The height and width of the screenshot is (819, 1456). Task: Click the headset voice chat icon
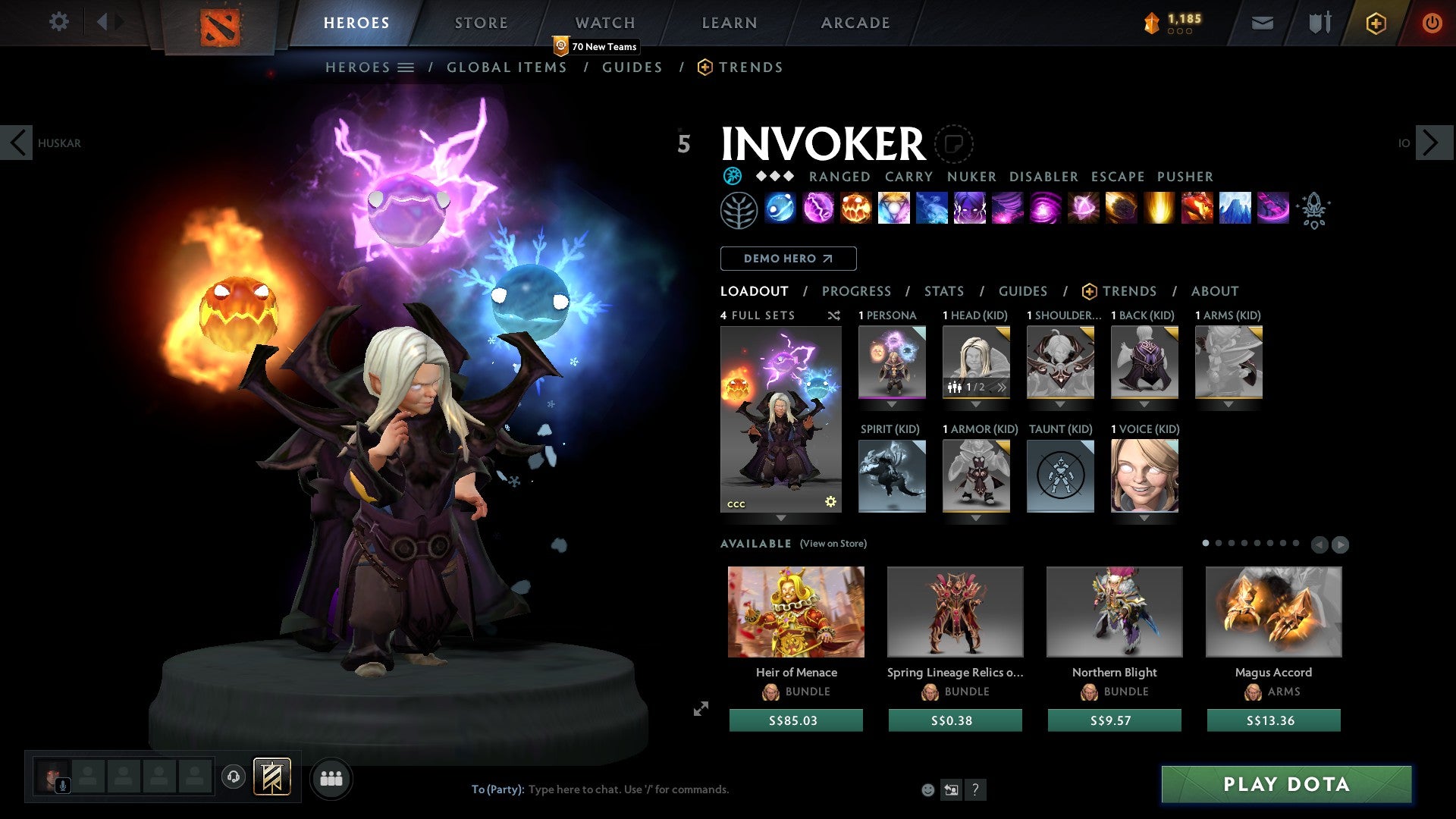(234, 777)
